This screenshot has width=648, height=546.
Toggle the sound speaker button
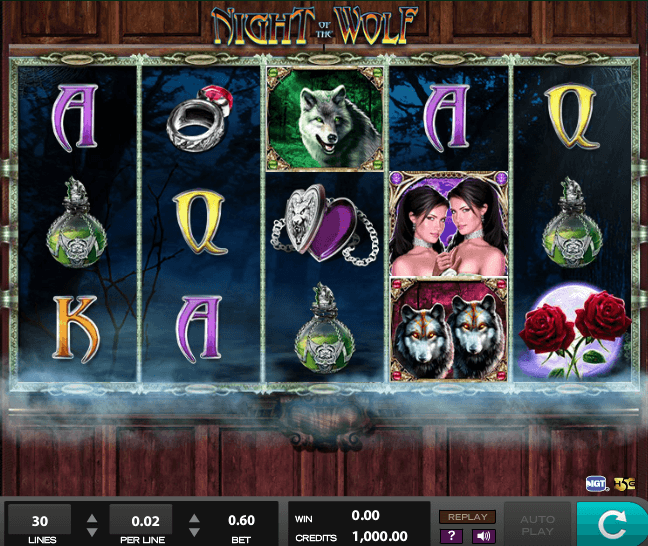pyautogui.click(x=483, y=536)
